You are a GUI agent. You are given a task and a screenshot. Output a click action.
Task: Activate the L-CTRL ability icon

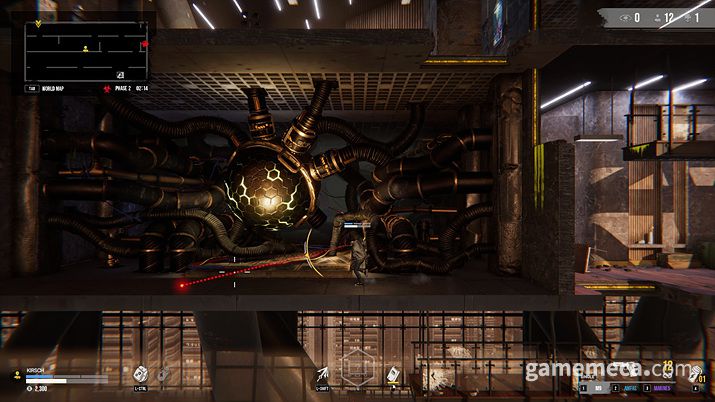(140, 373)
